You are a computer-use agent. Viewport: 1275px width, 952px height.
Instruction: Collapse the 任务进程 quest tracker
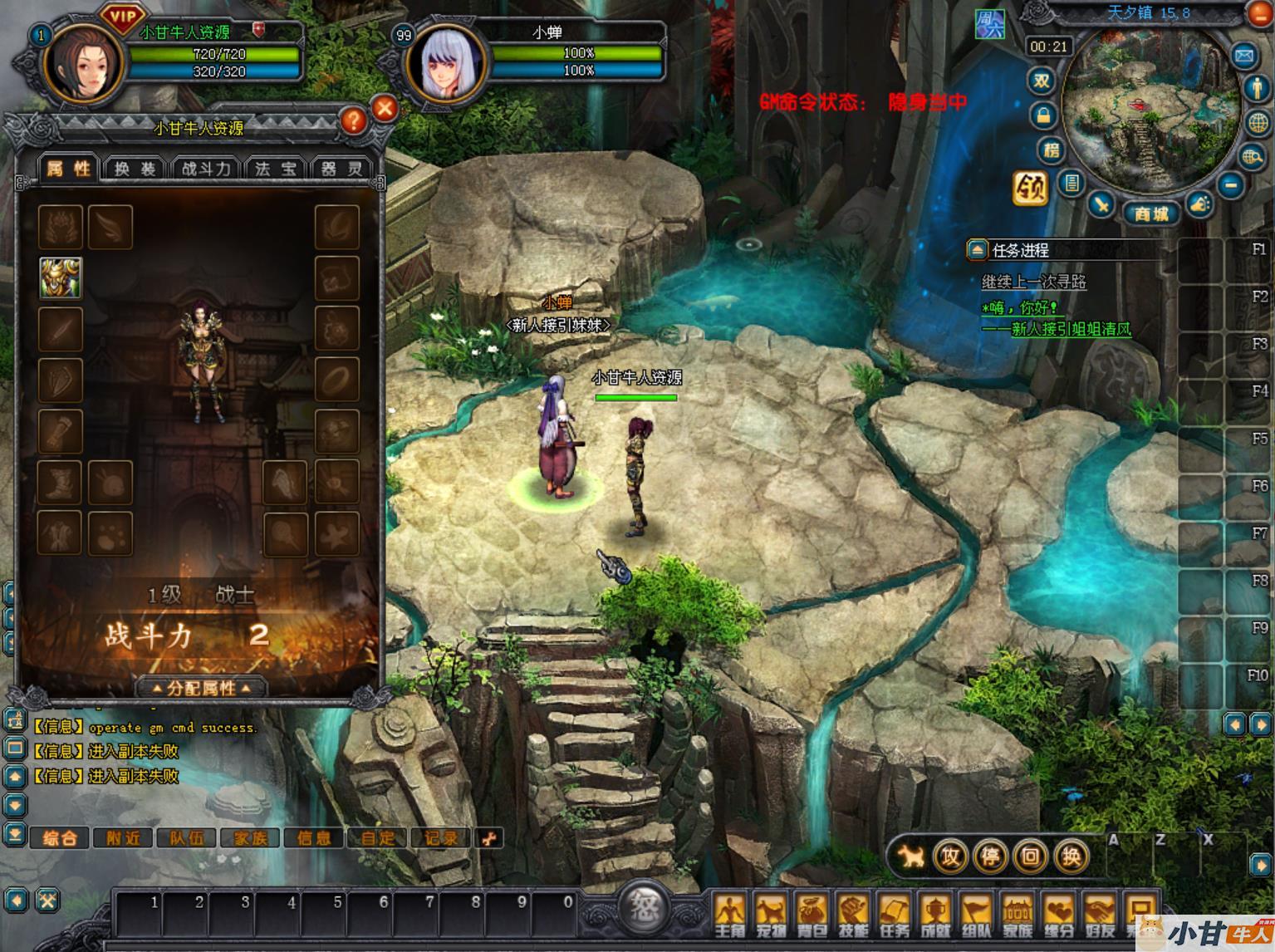coord(977,249)
